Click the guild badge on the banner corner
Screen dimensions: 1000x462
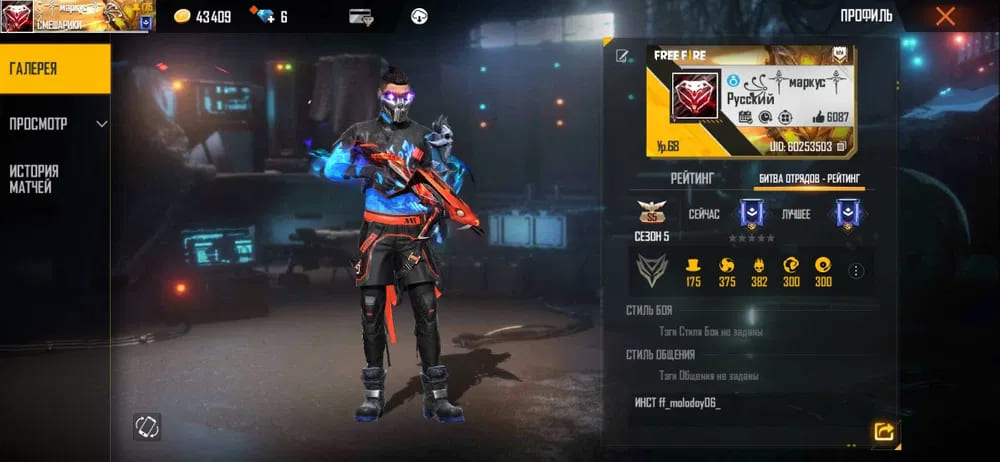pos(839,55)
